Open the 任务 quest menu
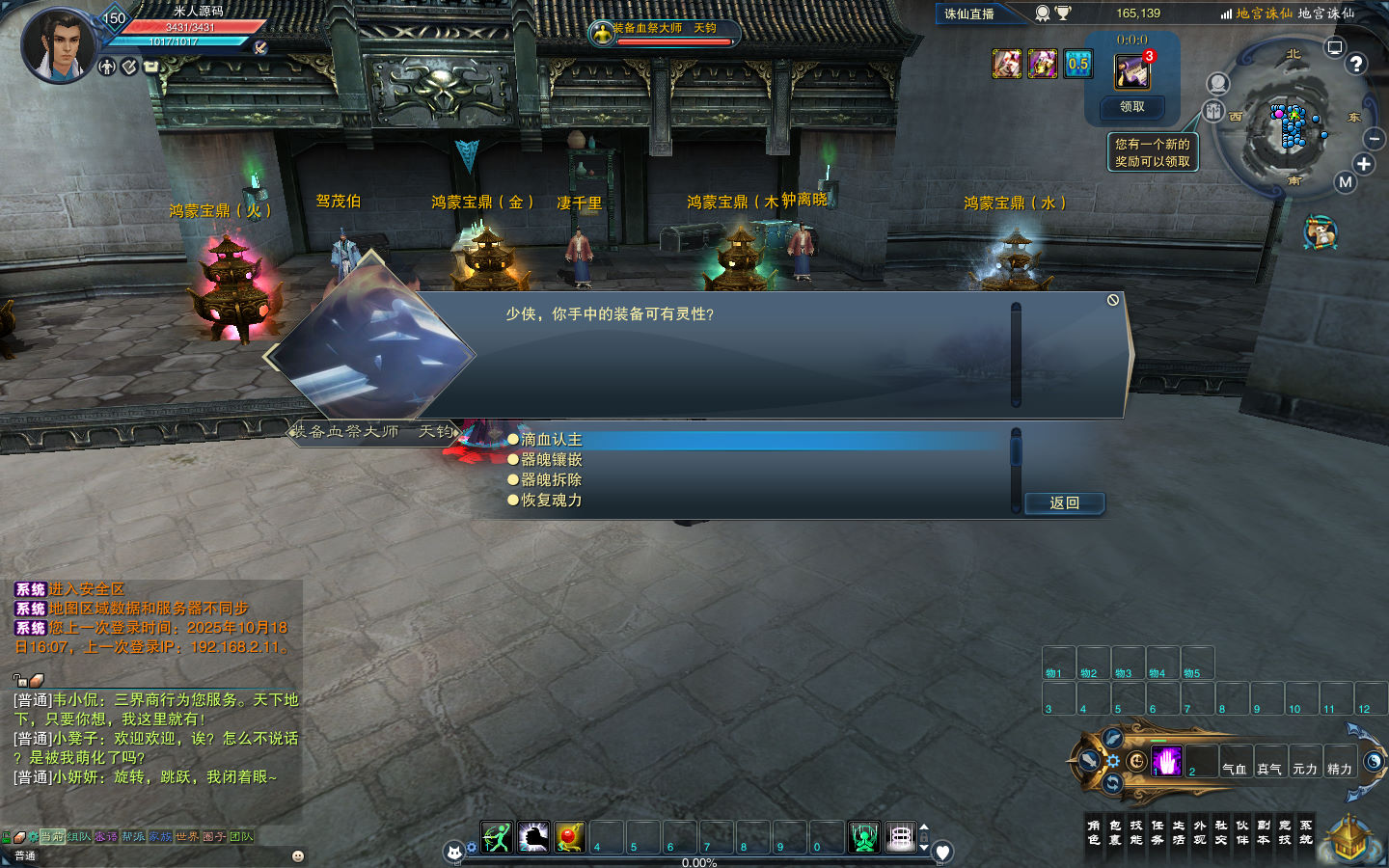 [x=1157, y=832]
